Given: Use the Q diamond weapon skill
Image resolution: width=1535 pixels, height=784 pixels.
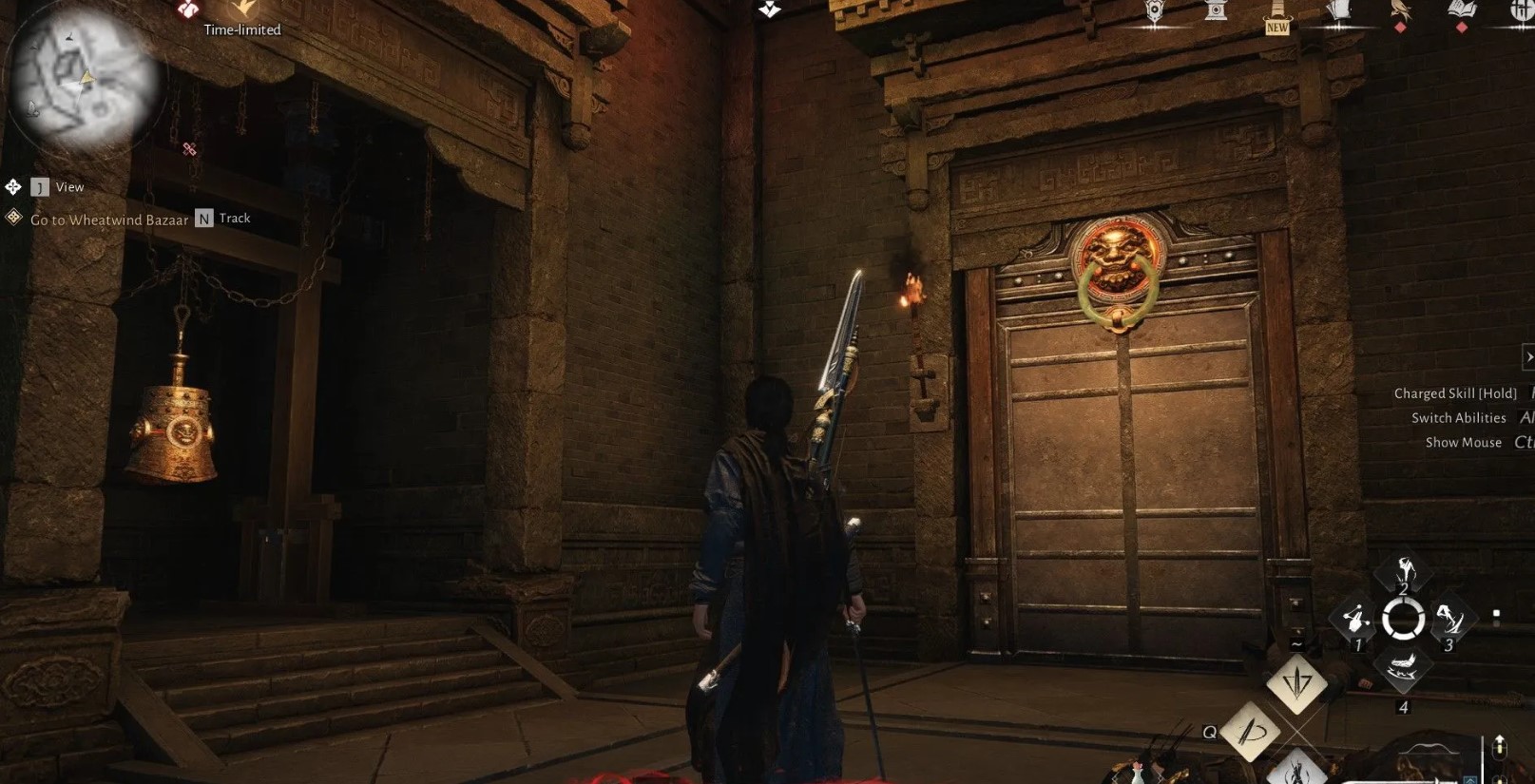Looking at the screenshot, I should pos(1249,732).
